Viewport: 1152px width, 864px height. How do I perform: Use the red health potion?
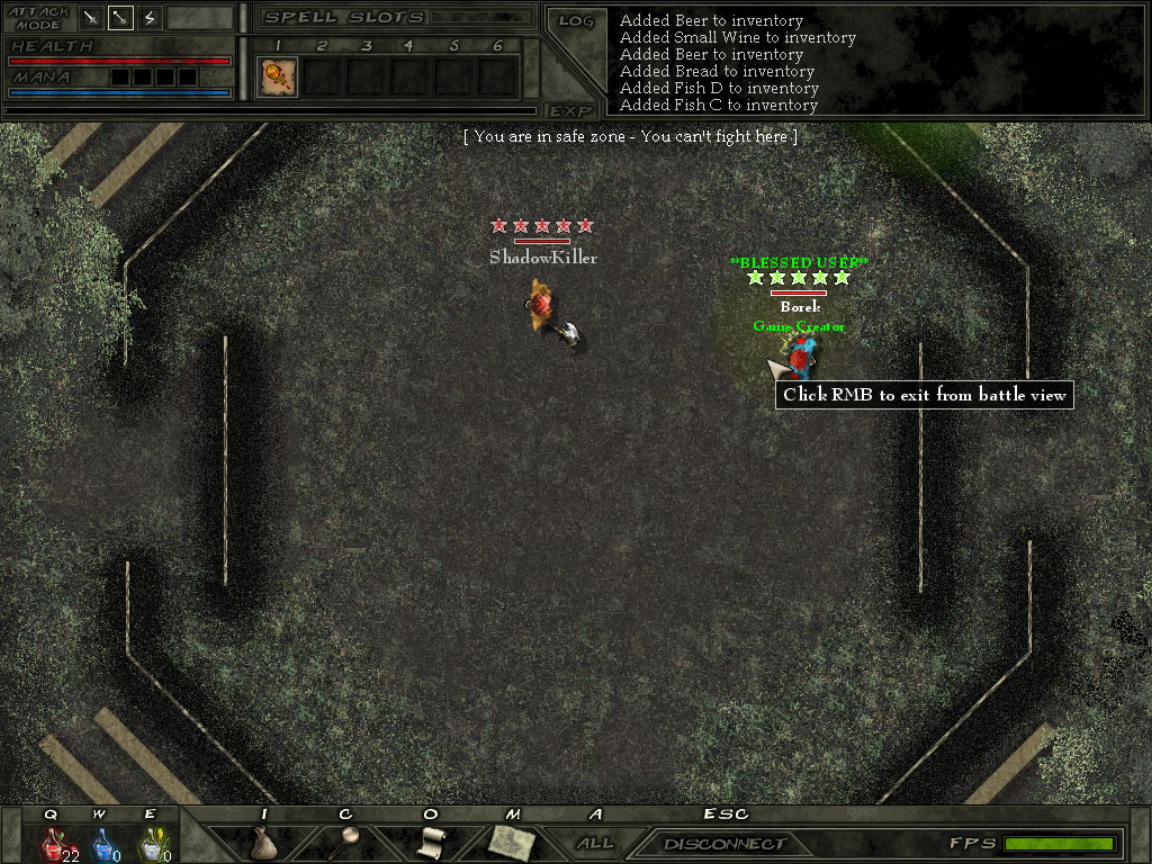tap(54, 845)
